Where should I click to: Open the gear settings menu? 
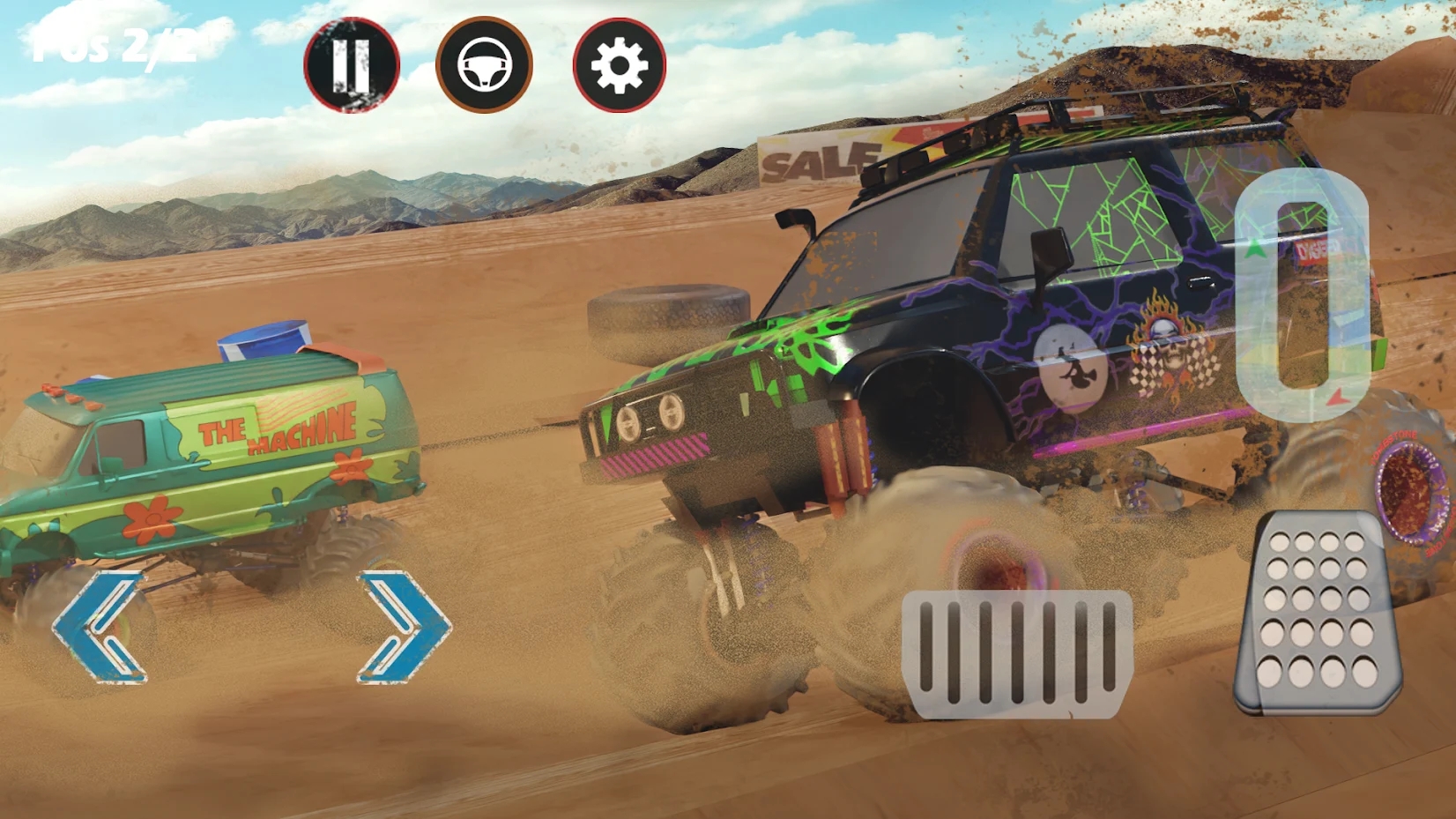coord(619,65)
